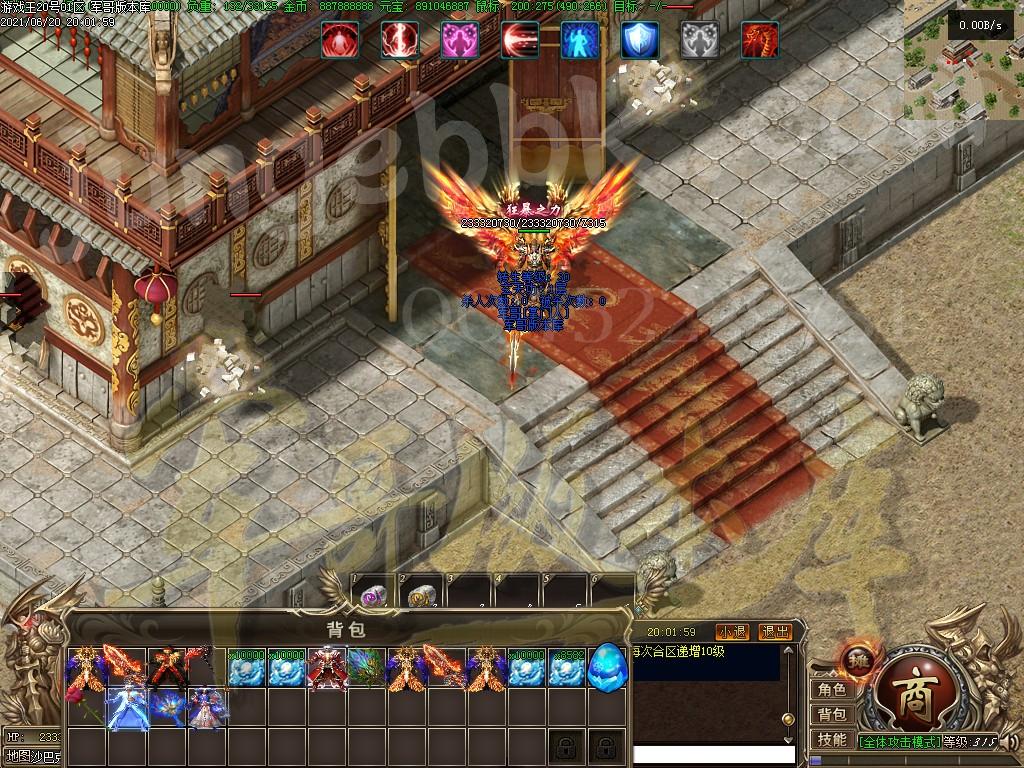Activate the pink winged figure skill

tap(460, 40)
